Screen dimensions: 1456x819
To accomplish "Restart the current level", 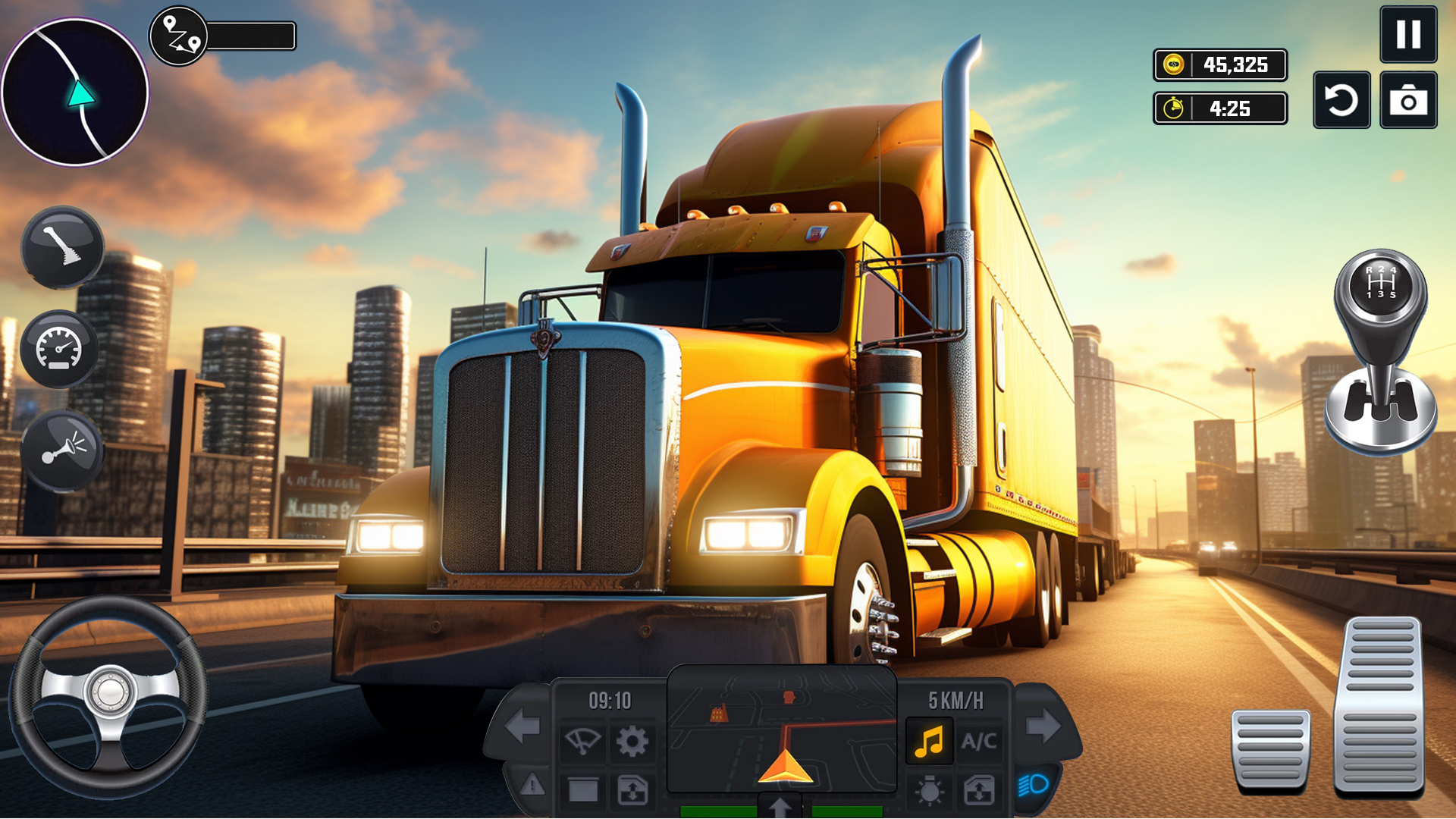I will [1341, 99].
